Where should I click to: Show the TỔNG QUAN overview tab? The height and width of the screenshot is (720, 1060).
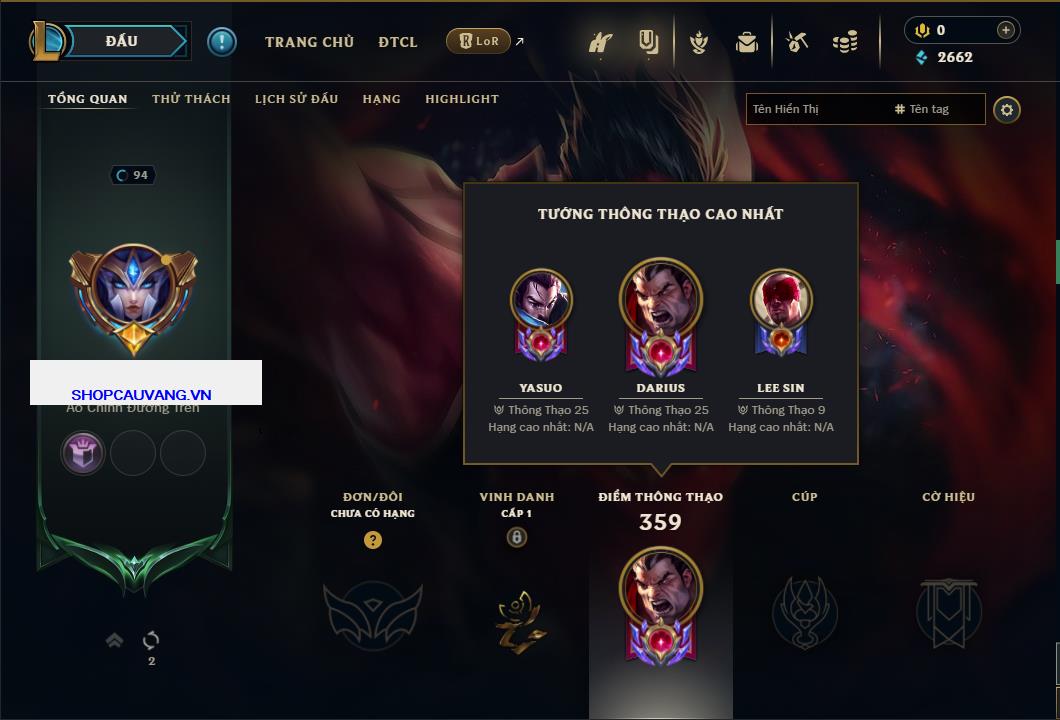point(88,99)
